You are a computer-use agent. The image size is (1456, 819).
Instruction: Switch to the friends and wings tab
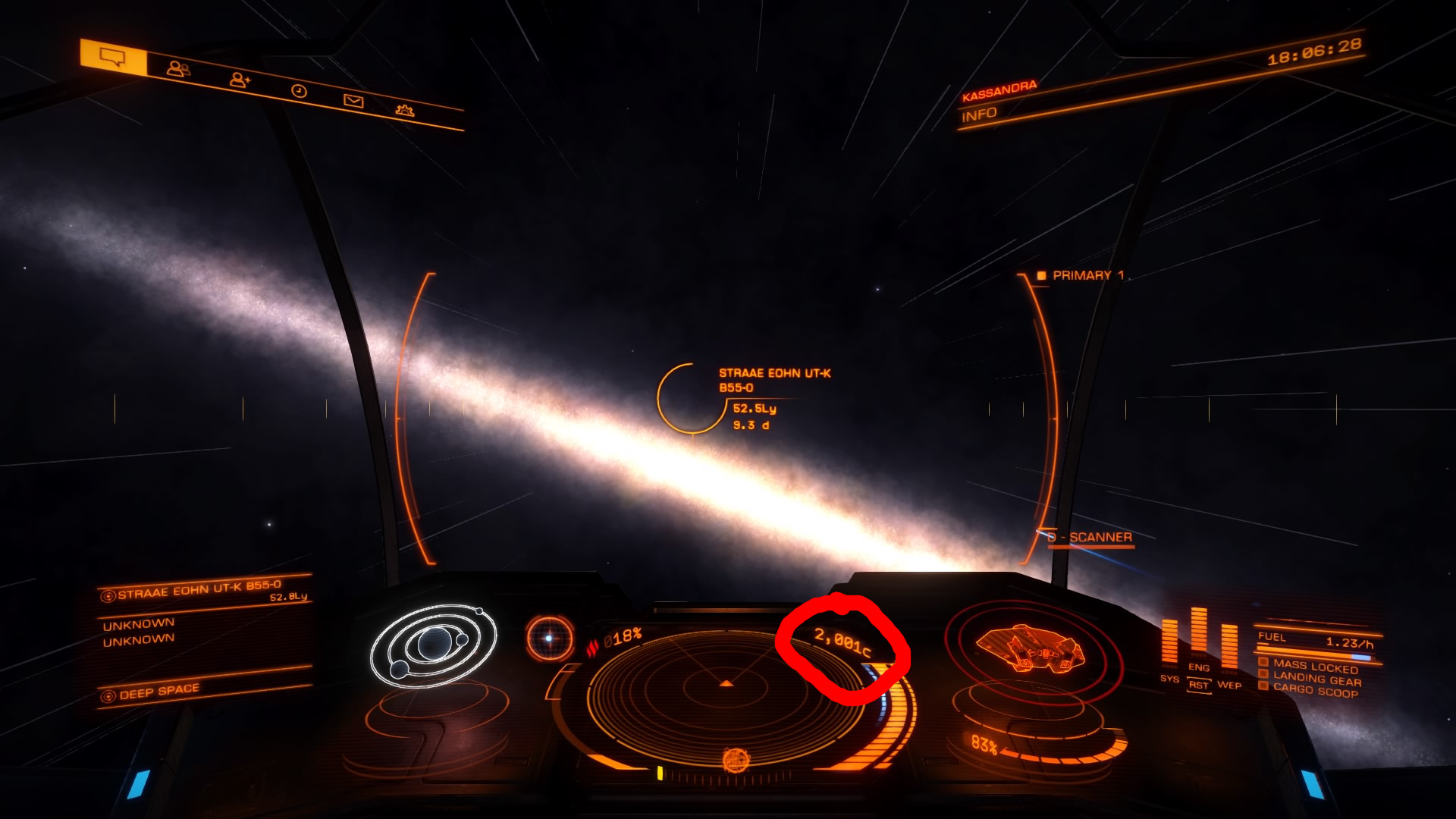(178, 69)
